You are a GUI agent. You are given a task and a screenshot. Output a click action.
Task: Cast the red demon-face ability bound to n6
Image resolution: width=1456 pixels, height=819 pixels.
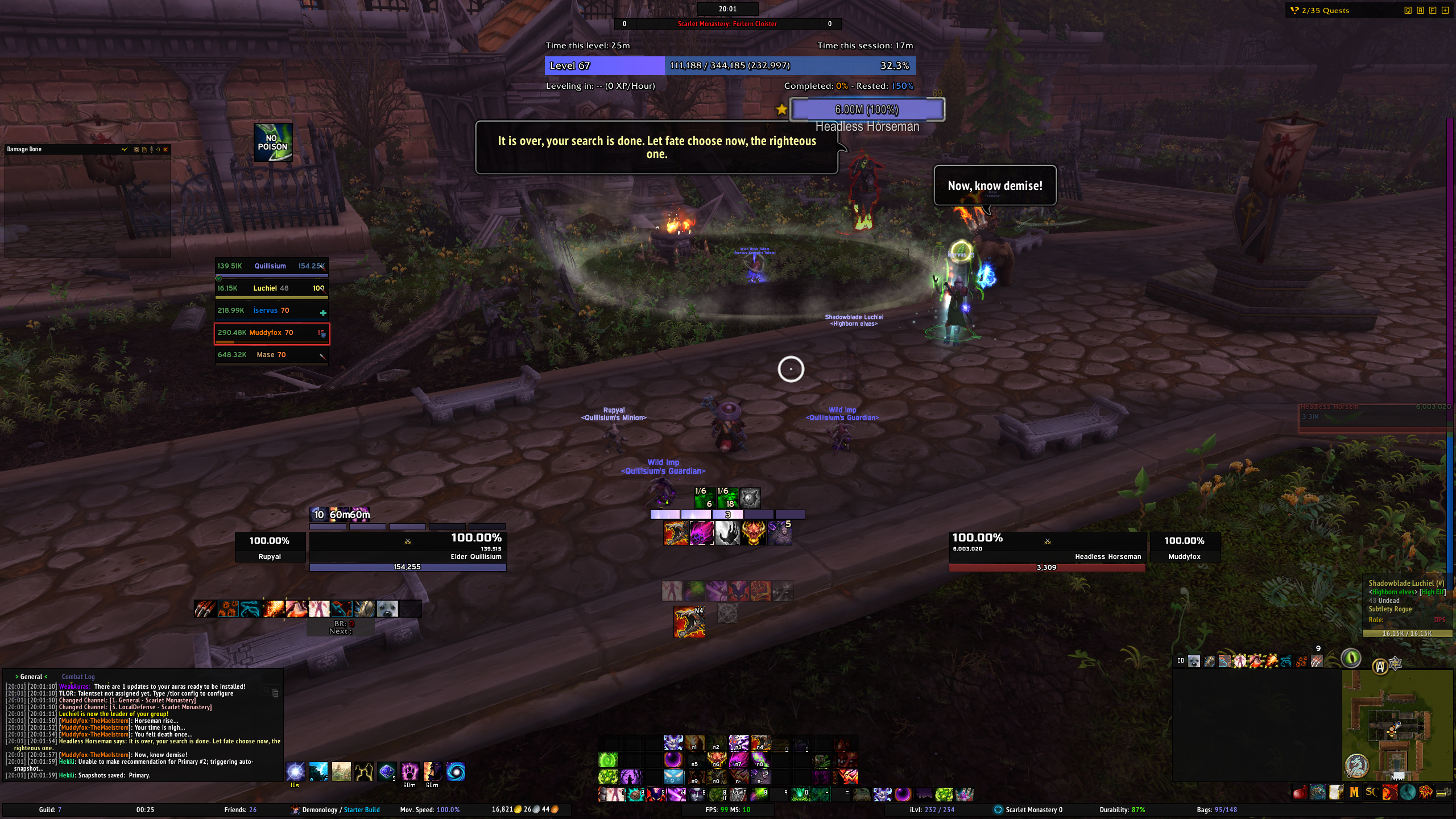pyautogui.click(x=716, y=760)
